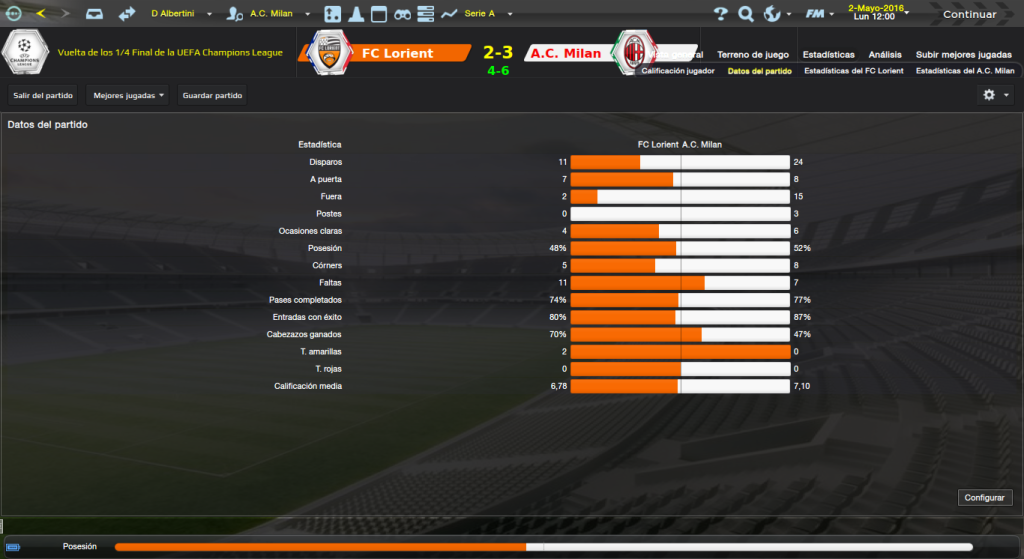Select Datos del partido sub-tab
The height and width of the screenshot is (559, 1024).
(759, 71)
